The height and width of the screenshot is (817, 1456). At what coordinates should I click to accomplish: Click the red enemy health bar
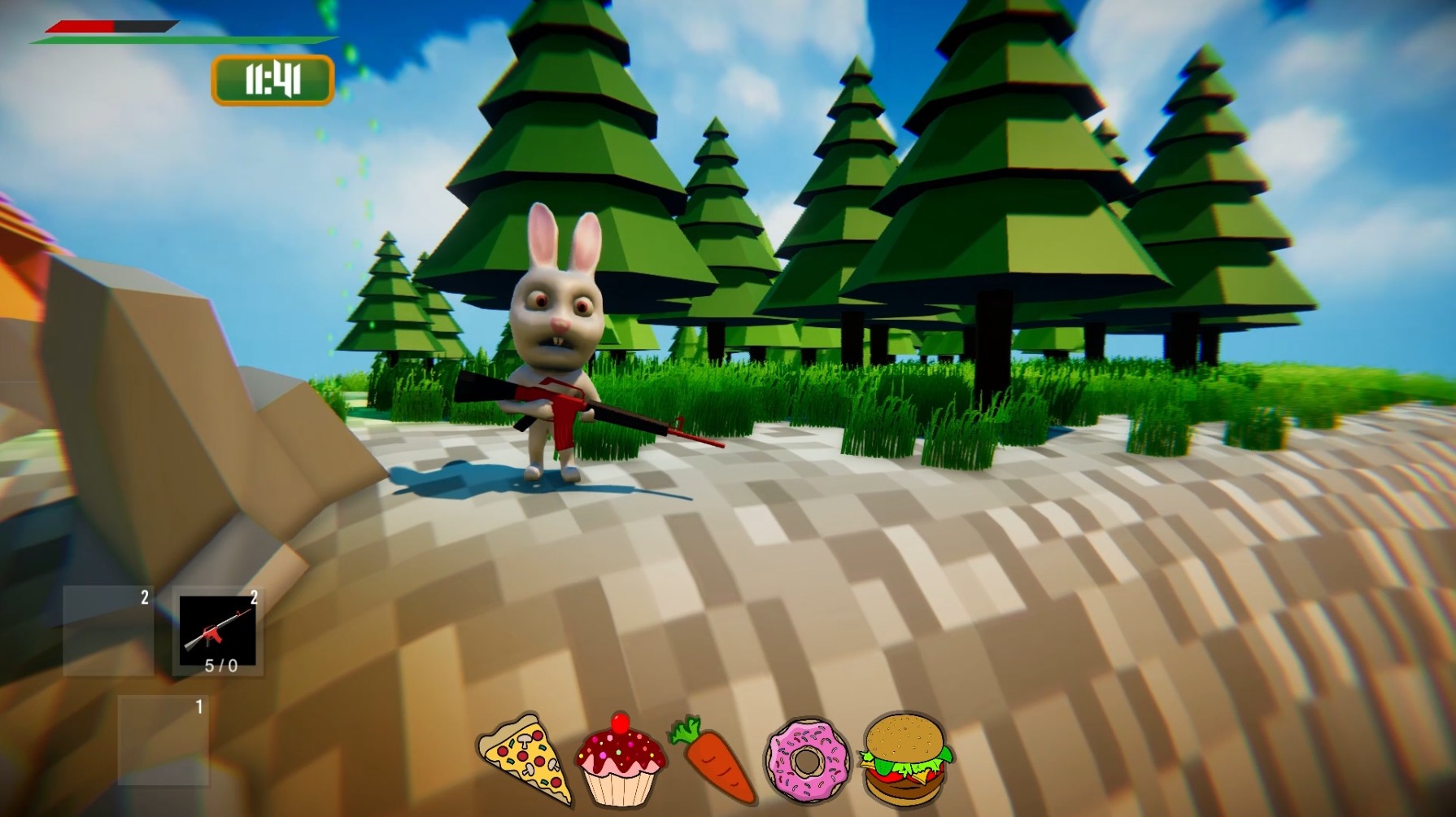[x=77, y=26]
